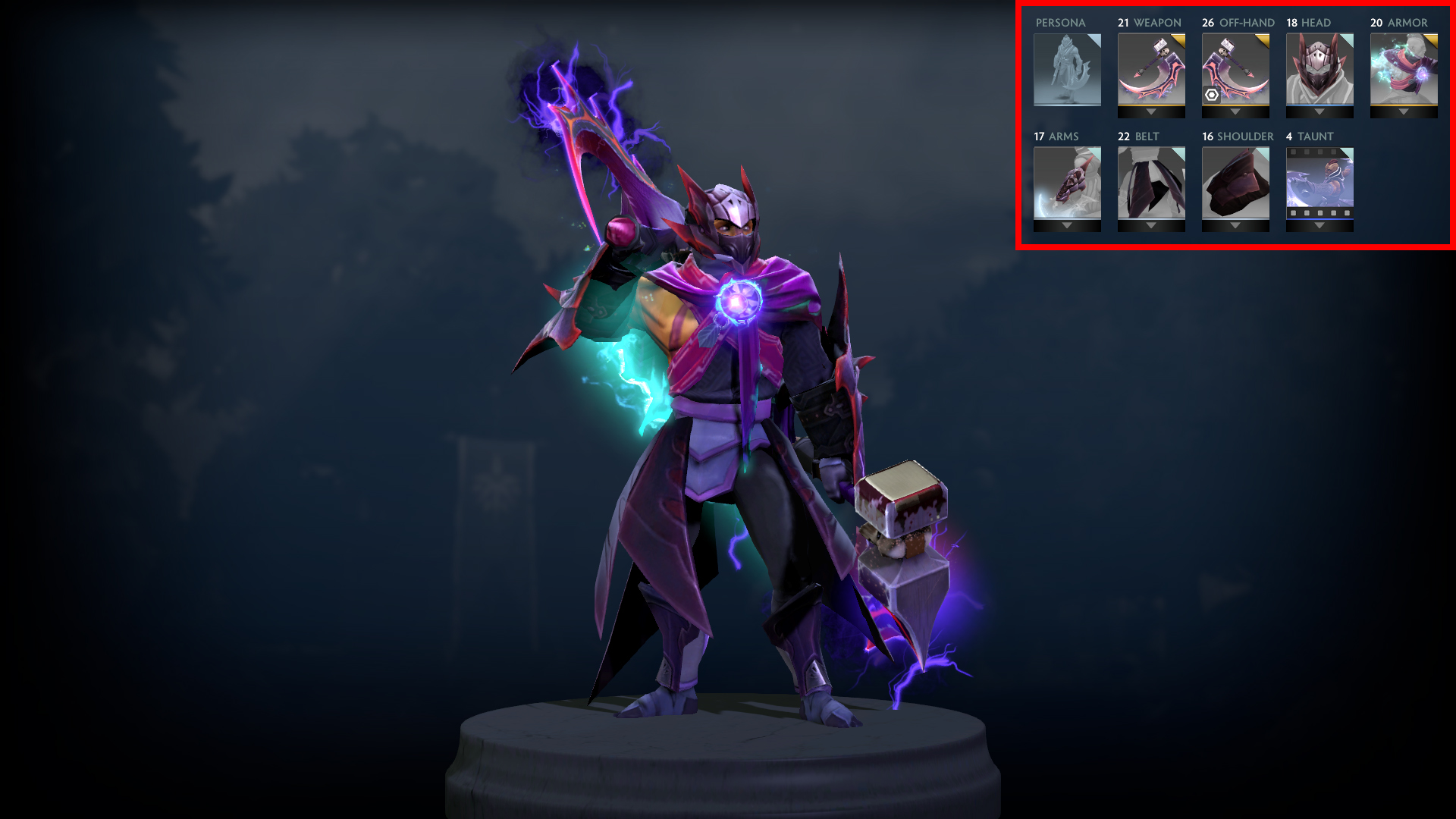This screenshot has height=819, width=1456.
Task: Choose the Head slot helmet
Action: pyautogui.click(x=1319, y=69)
